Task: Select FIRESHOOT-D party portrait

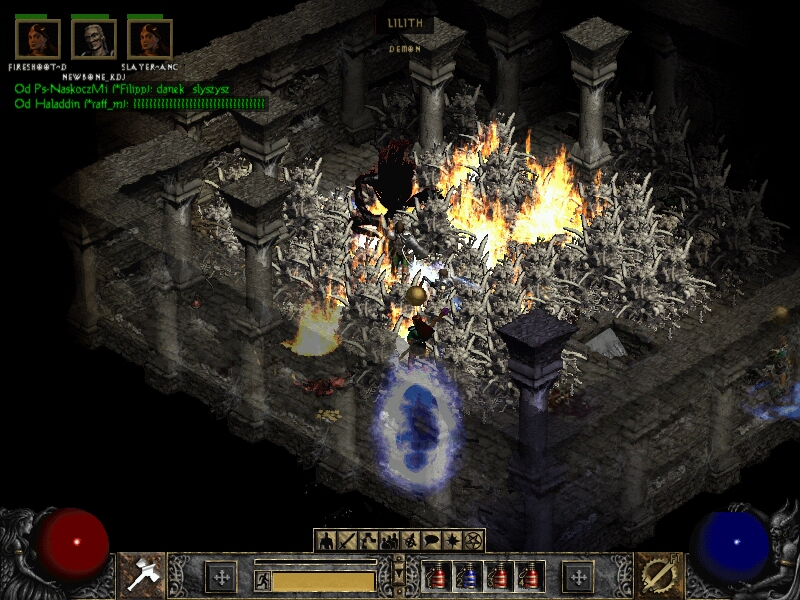Action: pyautogui.click(x=38, y=39)
